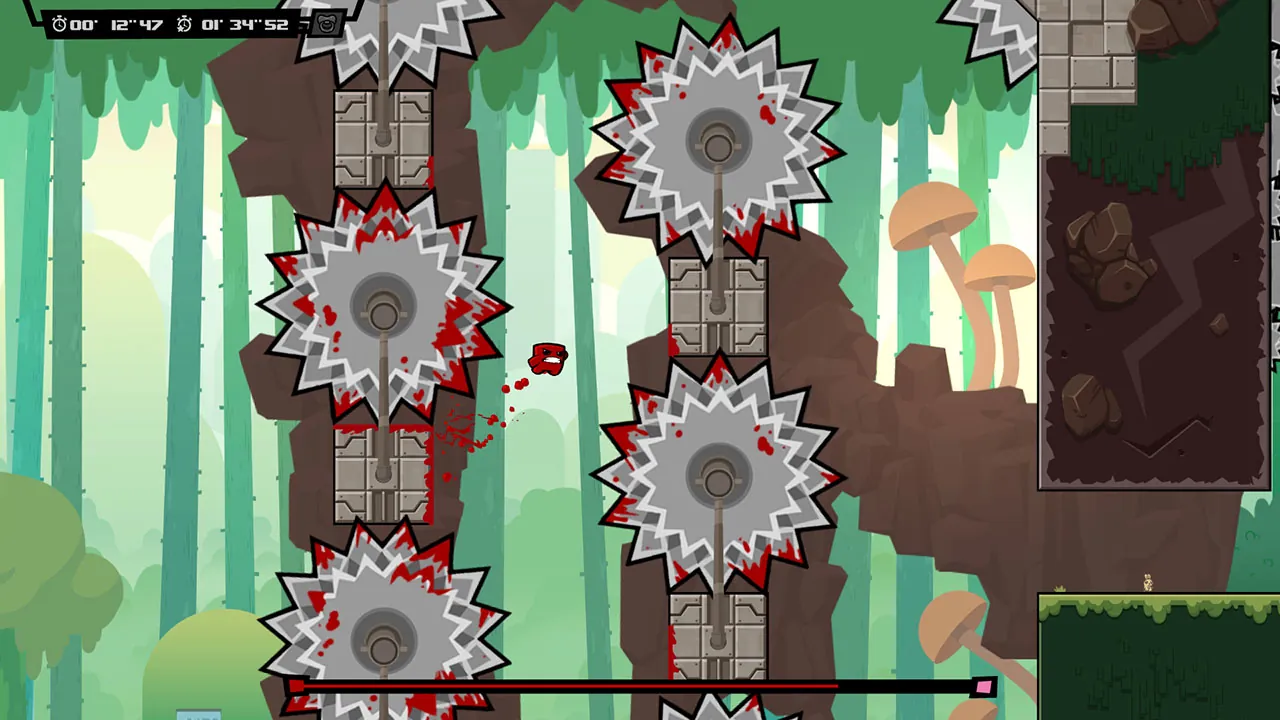Click the pink end marker on the progress bar
This screenshot has width=1280, height=720.
click(x=983, y=686)
